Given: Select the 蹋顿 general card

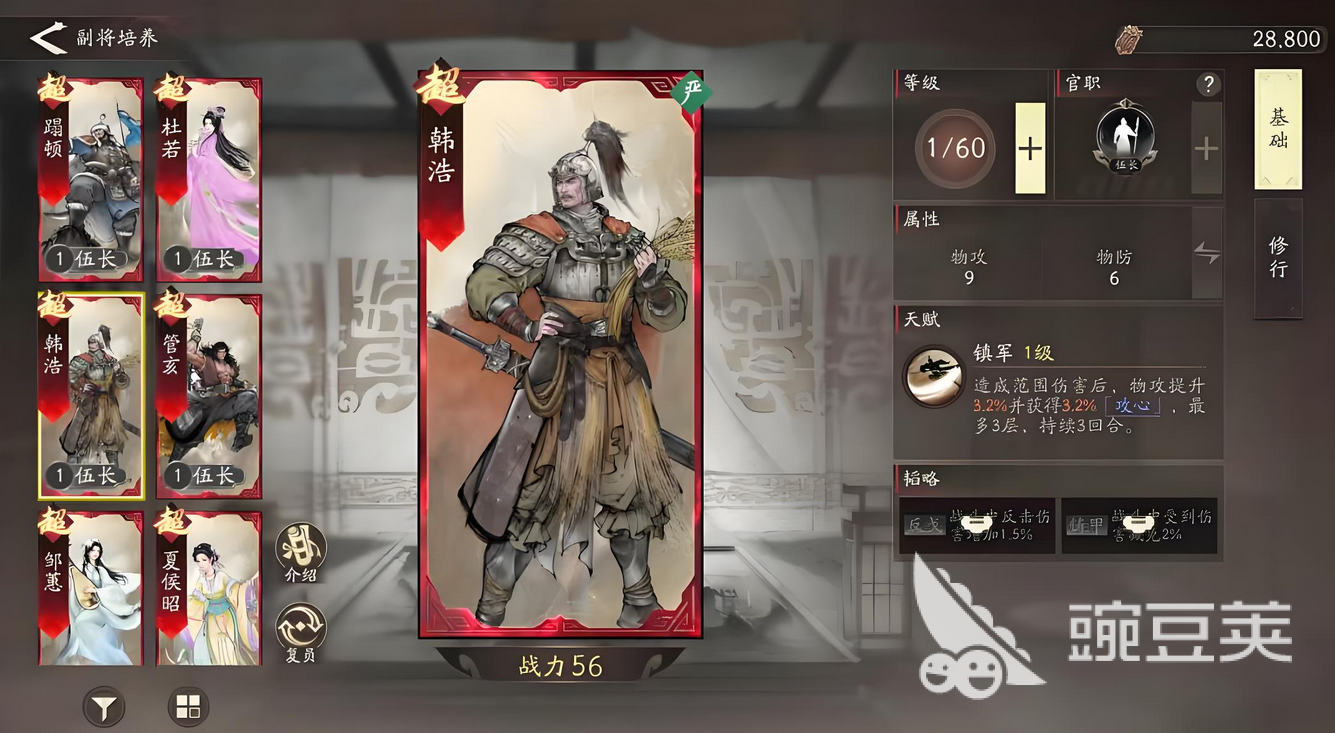Looking at the screenshot, I should (90, 178).
